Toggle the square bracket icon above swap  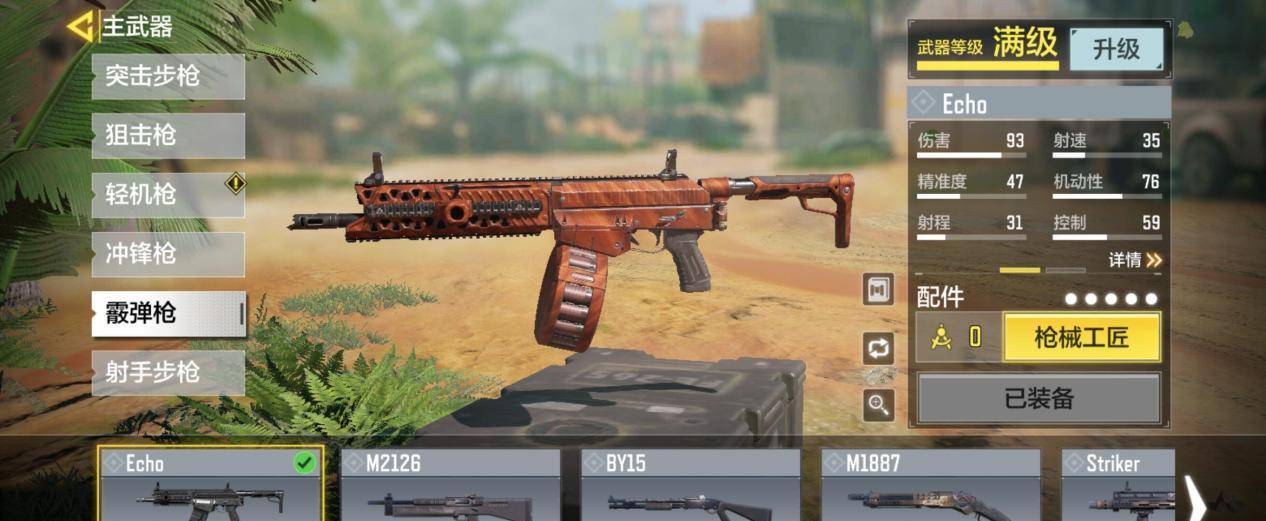879,289
